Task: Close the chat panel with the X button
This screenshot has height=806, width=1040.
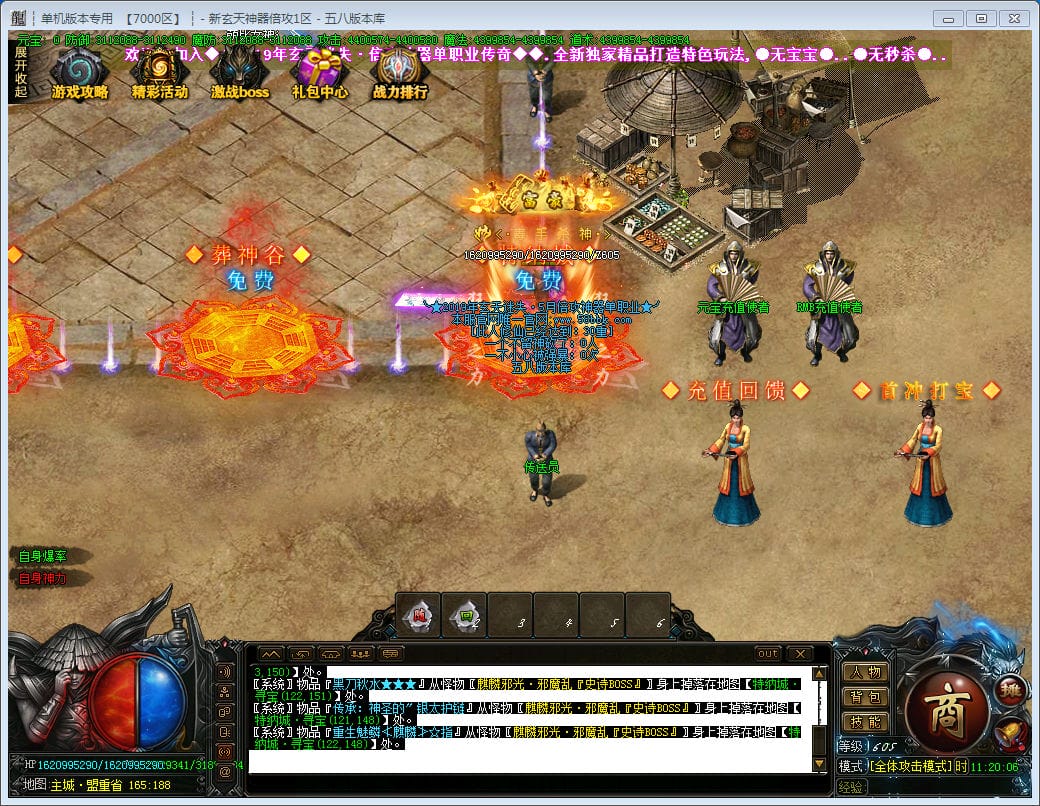Action: coord(799,654)
